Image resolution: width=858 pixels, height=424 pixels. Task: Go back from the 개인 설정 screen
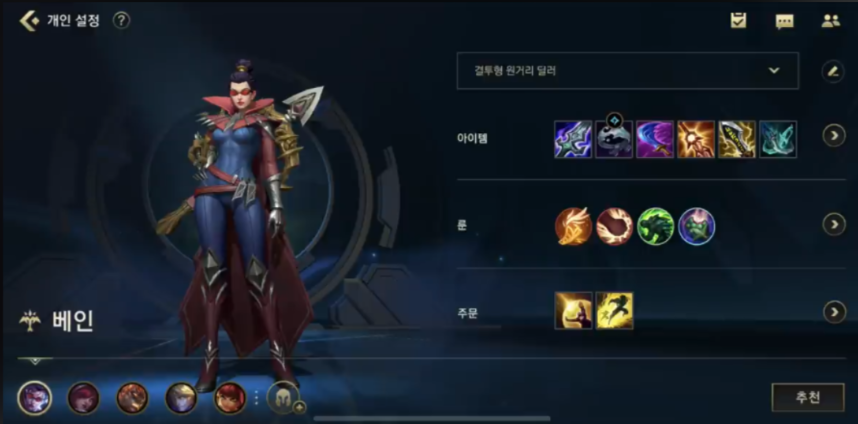29,20
